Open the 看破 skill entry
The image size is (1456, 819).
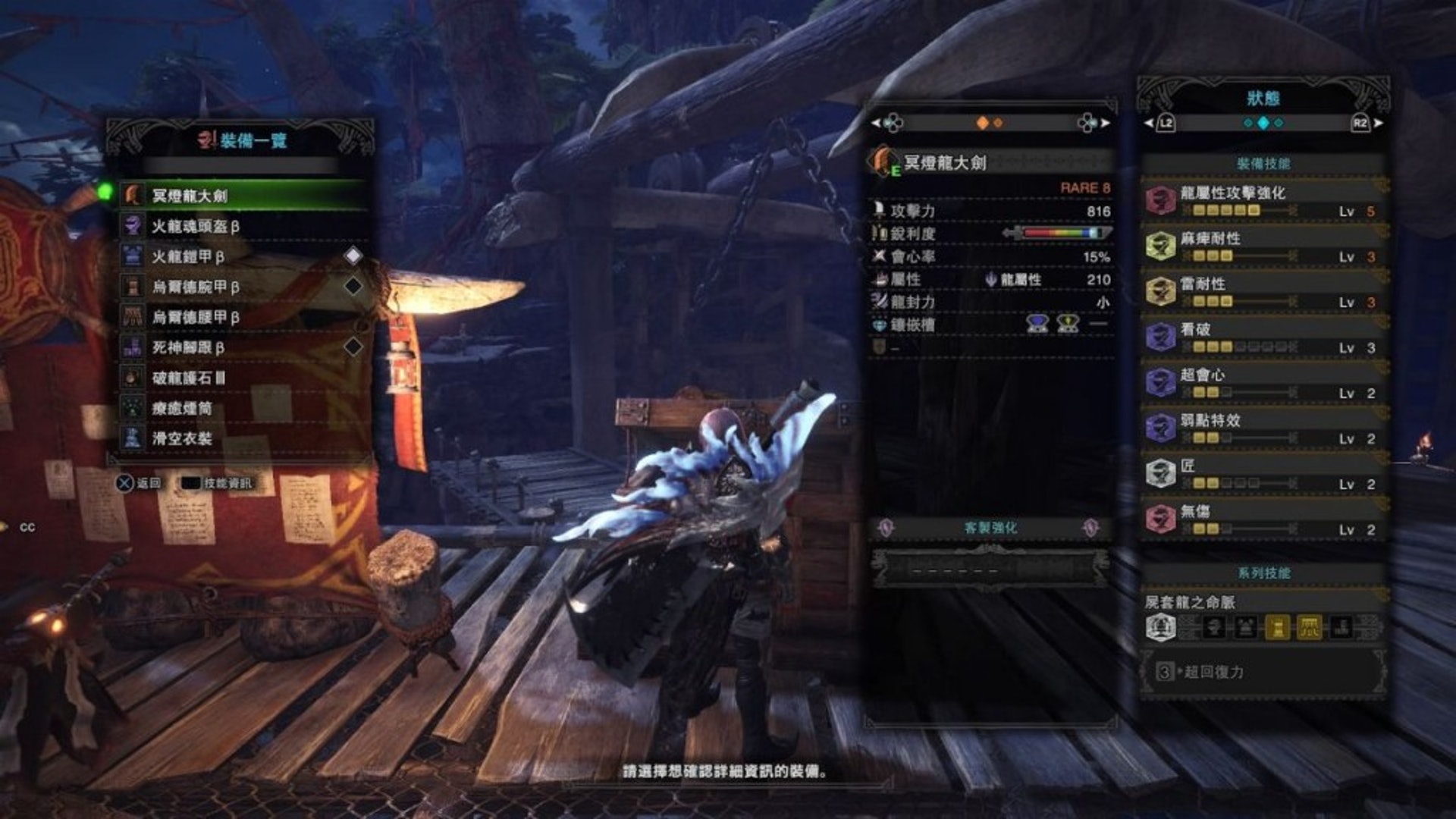tap(1263, 337)
